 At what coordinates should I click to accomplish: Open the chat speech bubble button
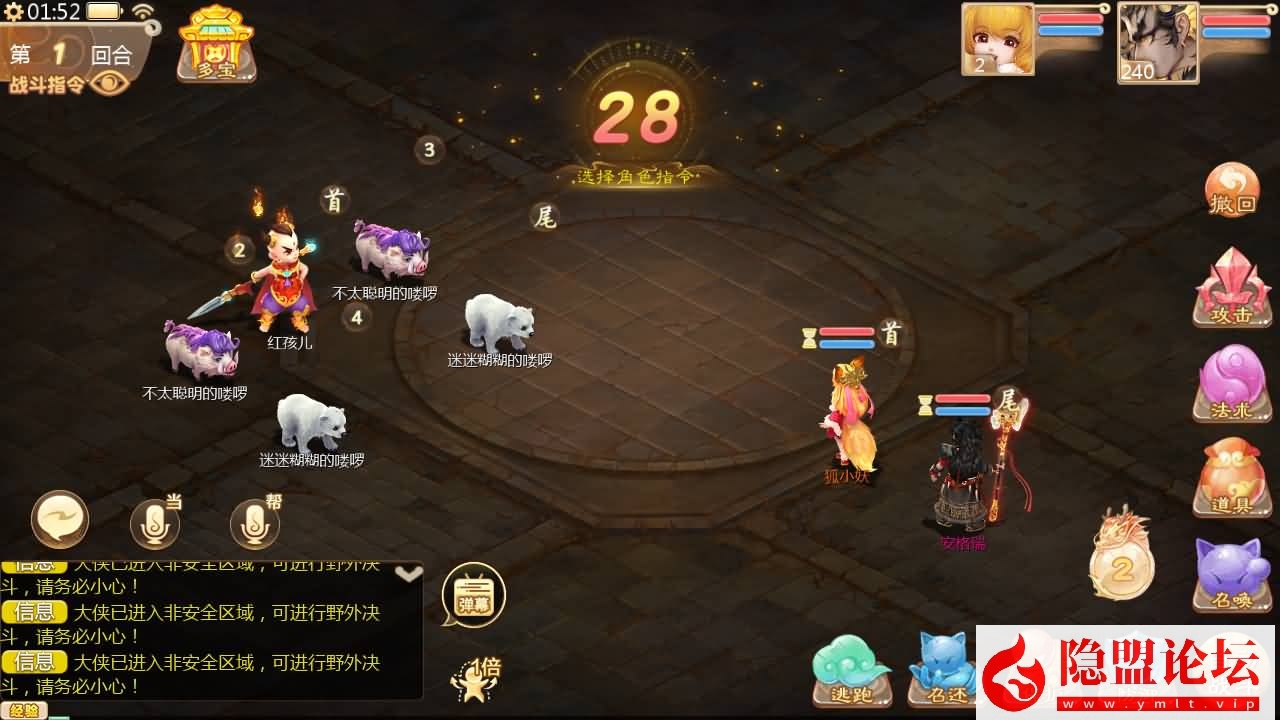coord(60,520)
